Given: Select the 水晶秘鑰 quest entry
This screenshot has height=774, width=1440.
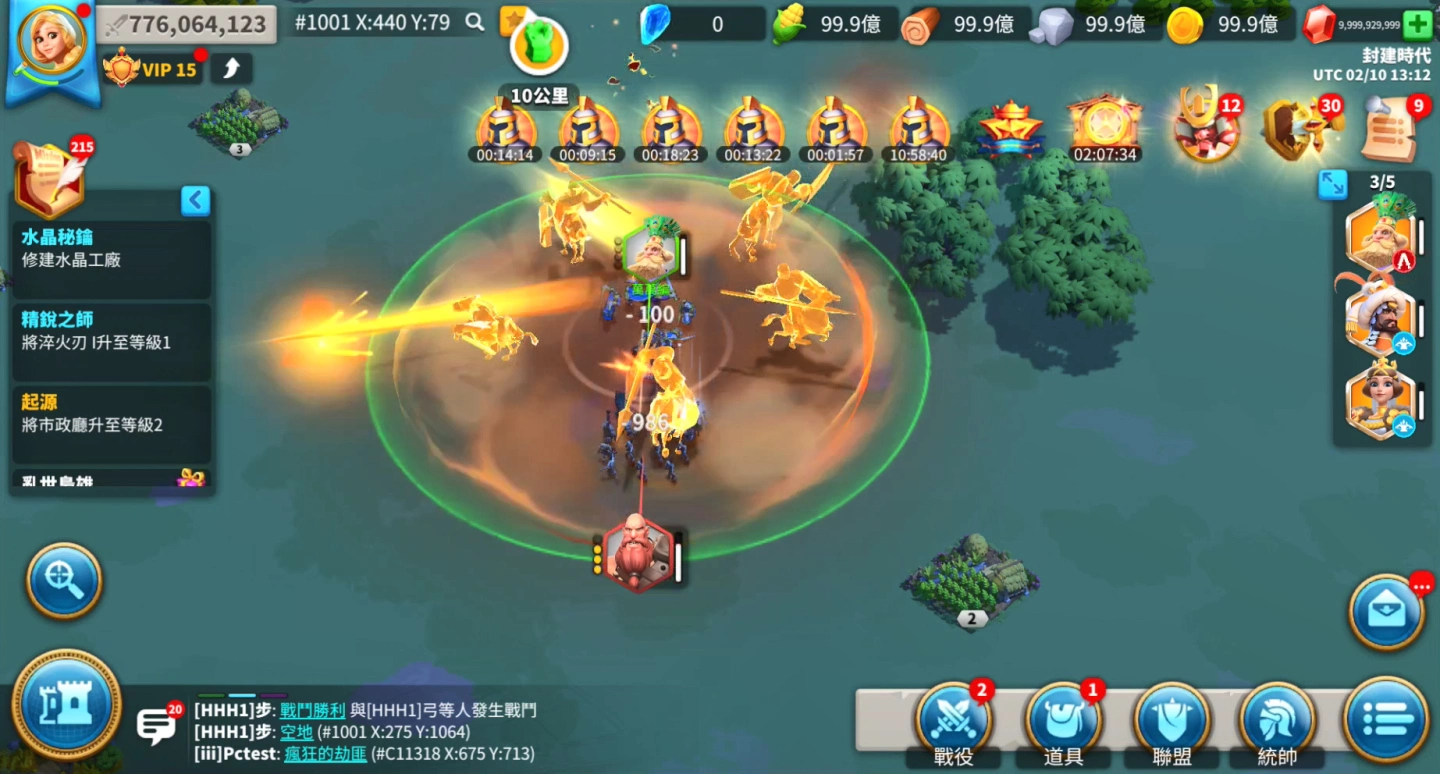Looking at the screenshot, I should (111, 249).
